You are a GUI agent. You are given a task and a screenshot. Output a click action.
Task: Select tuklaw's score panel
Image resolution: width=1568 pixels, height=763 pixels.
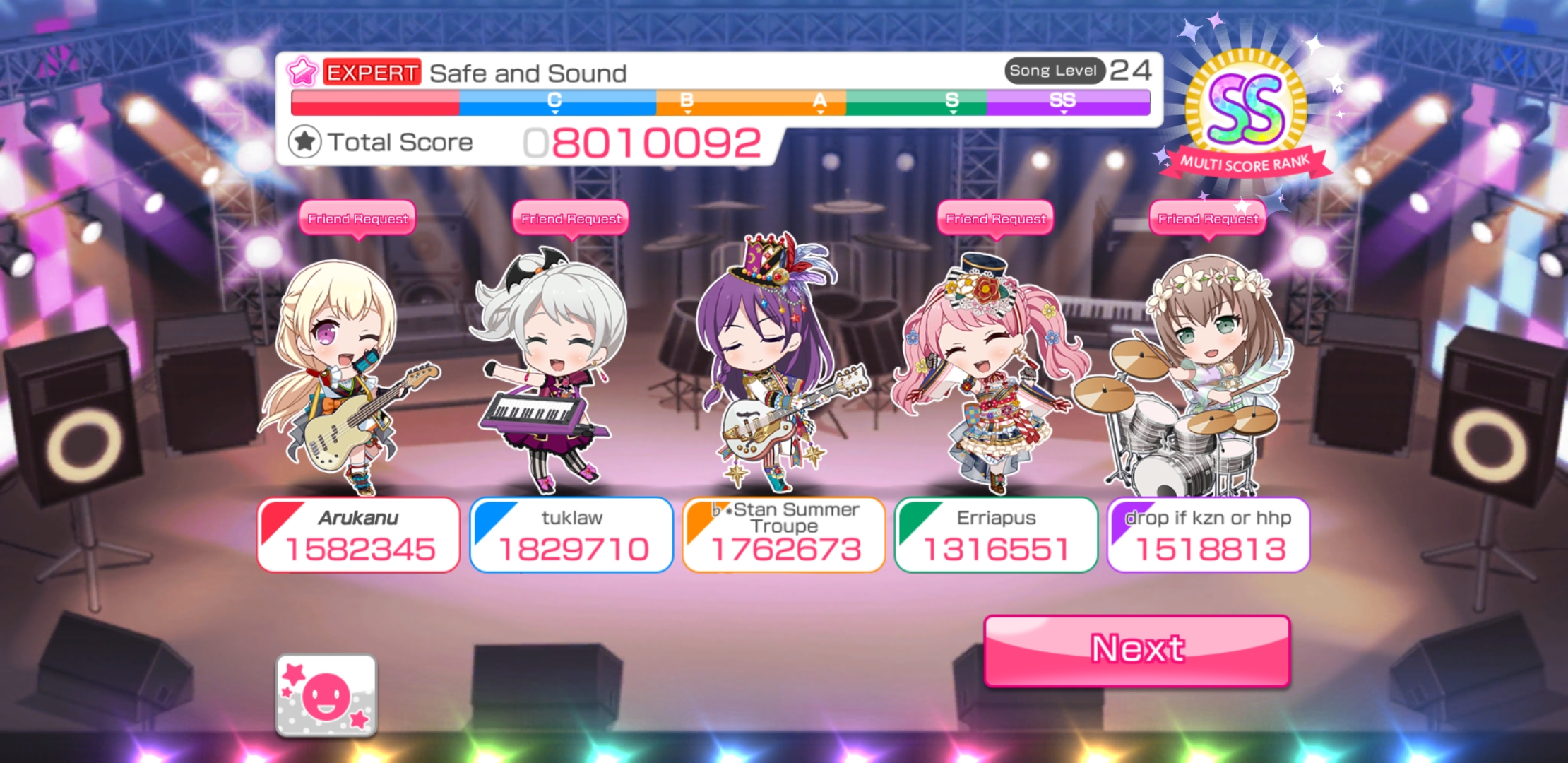[x=571, y=535]
